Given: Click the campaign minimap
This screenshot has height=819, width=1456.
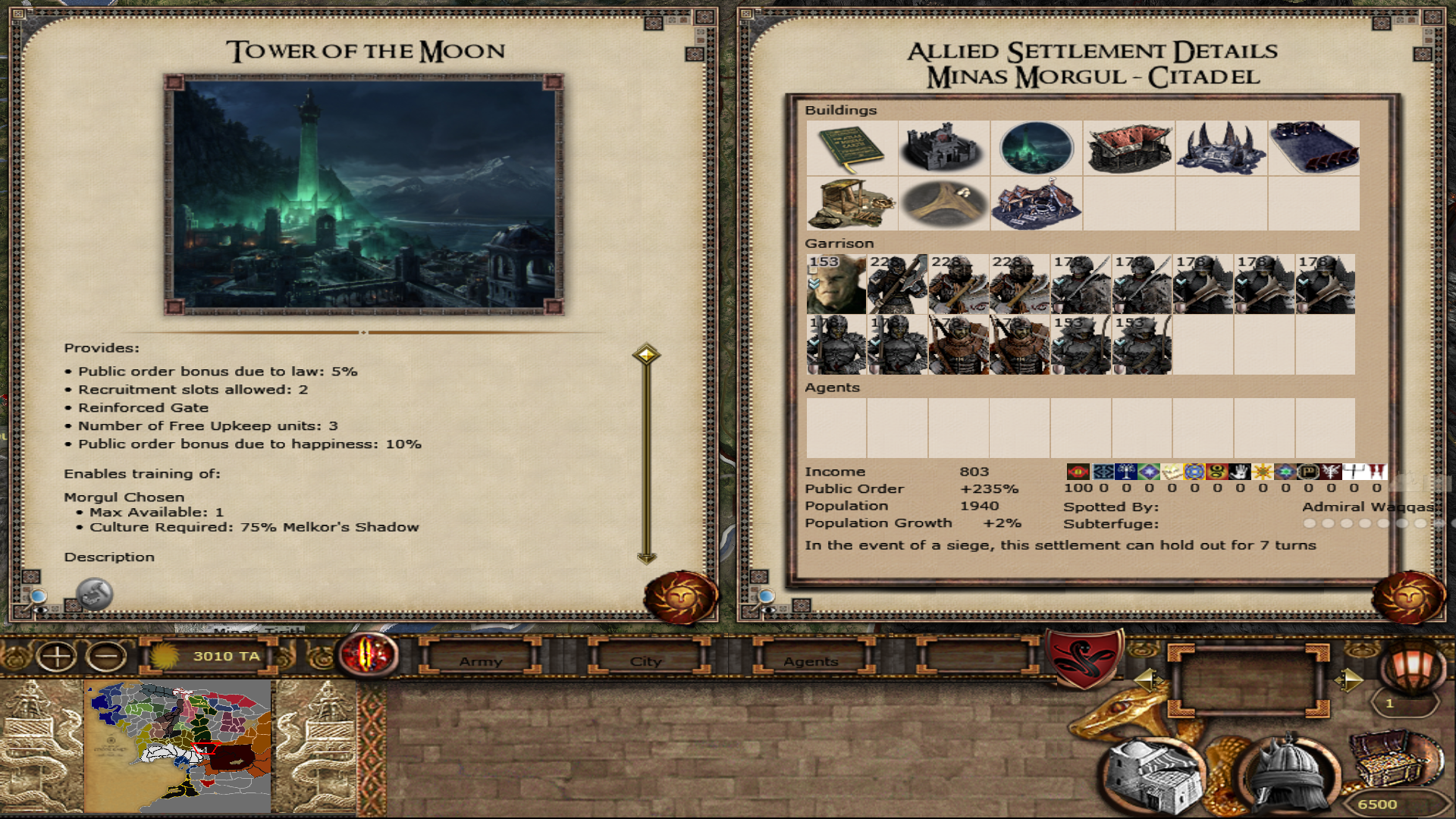Looking at the screenshot, I should click(177, 747).
